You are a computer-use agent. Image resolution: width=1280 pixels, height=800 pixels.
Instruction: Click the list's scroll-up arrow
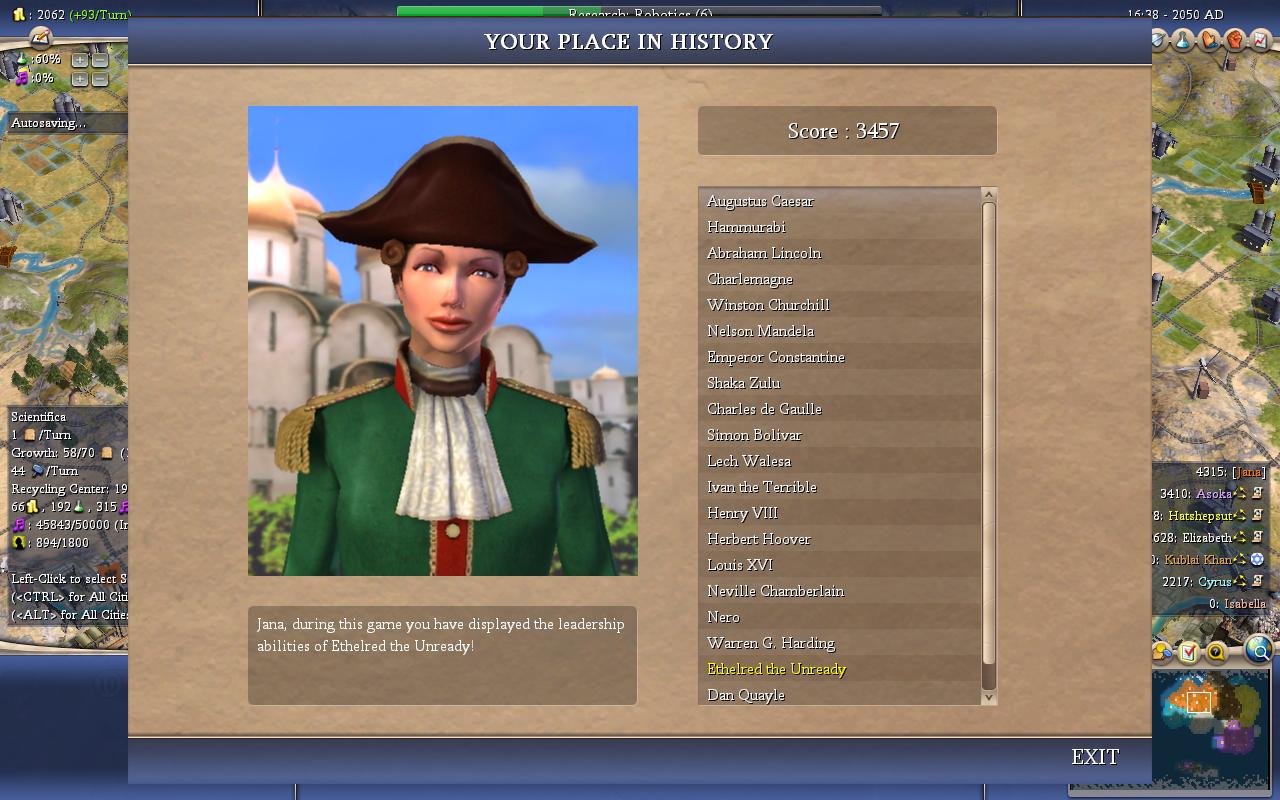tap(989, 195)
